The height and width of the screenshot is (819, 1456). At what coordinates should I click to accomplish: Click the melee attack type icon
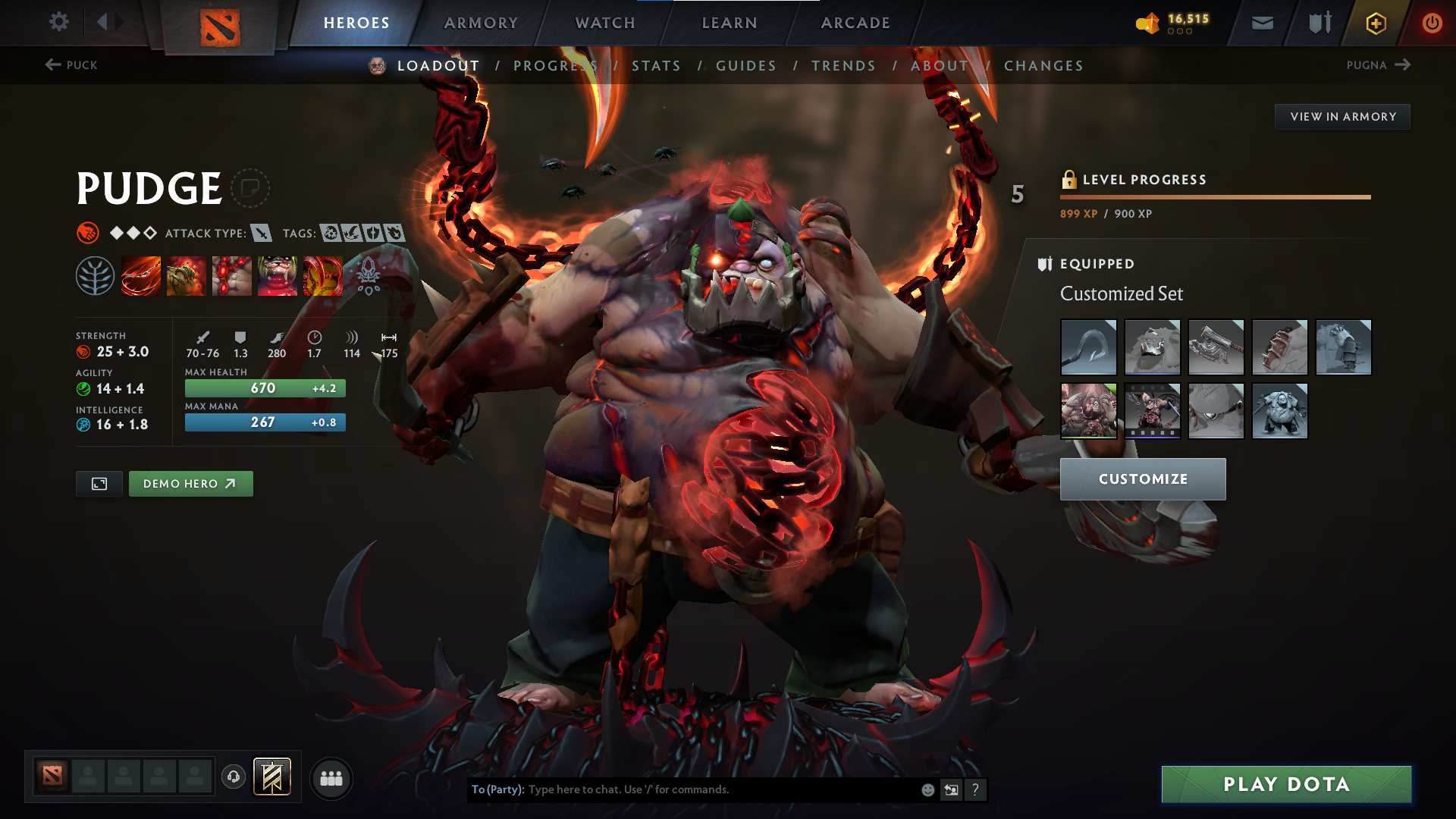pyautogui.click(x=262, y=234)
